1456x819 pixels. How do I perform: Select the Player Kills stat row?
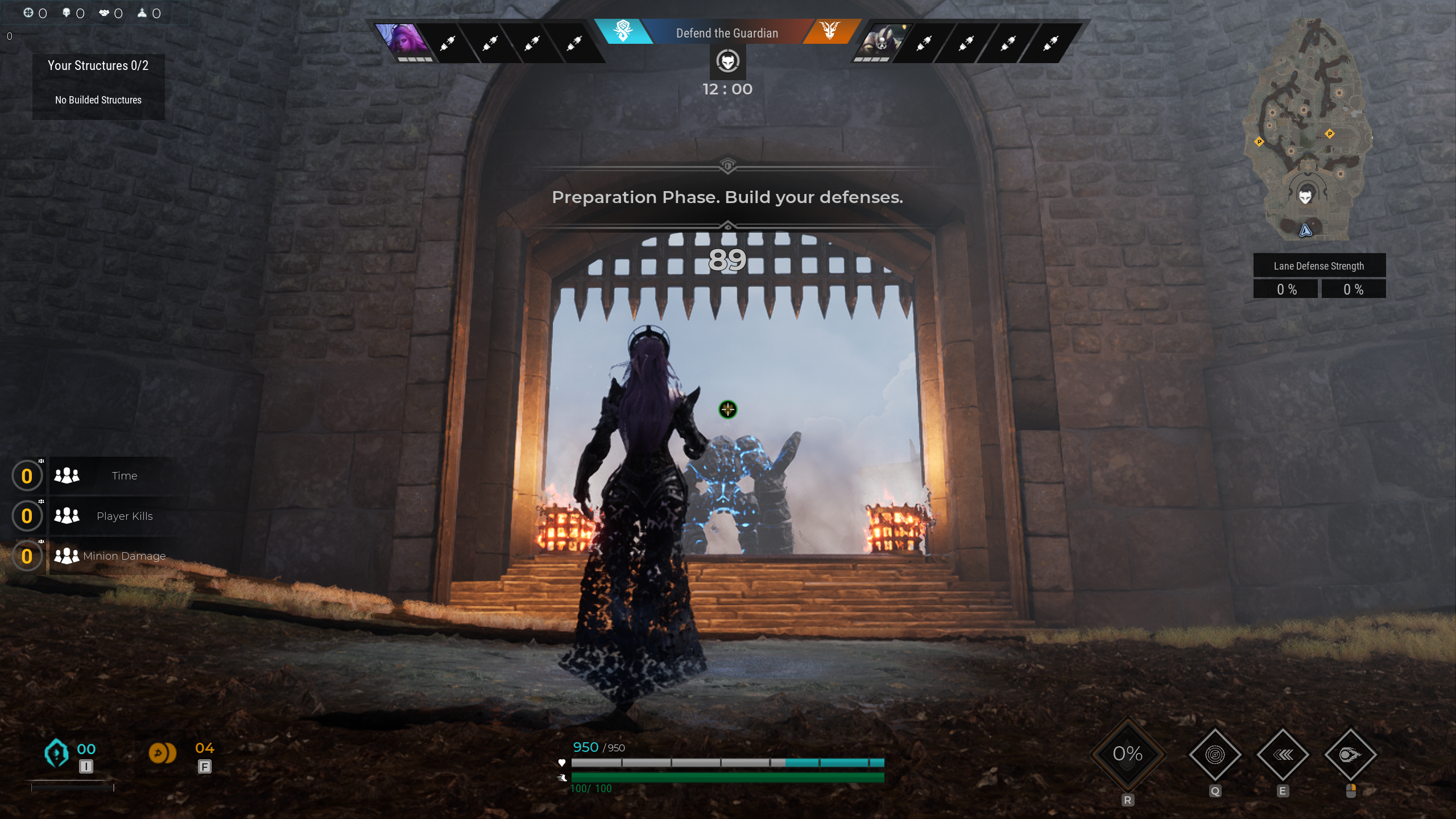pyautogui.click(x=114, y=516)
